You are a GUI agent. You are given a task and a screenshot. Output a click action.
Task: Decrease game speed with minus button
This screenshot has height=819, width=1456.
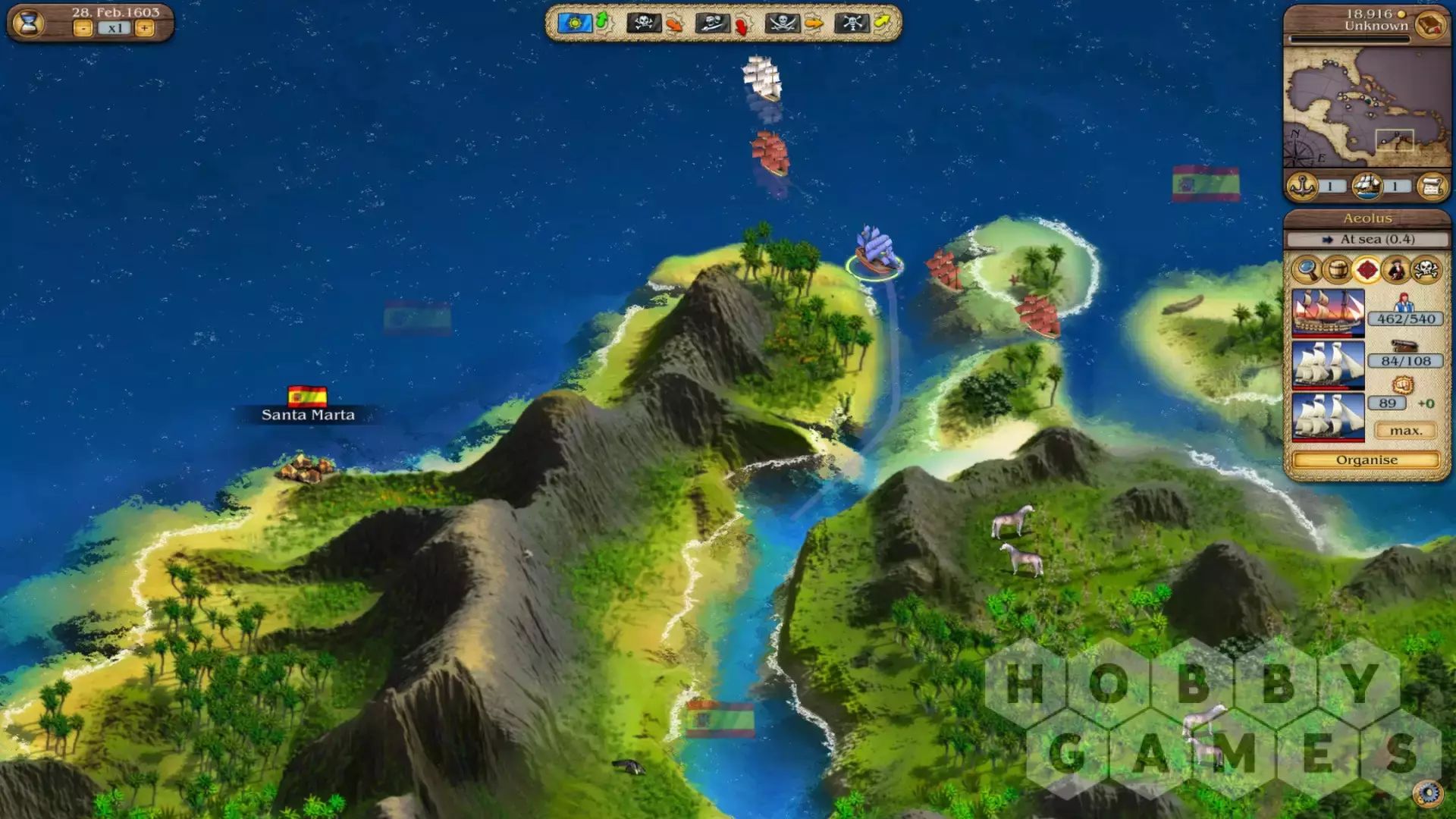(x=83, y=29)
